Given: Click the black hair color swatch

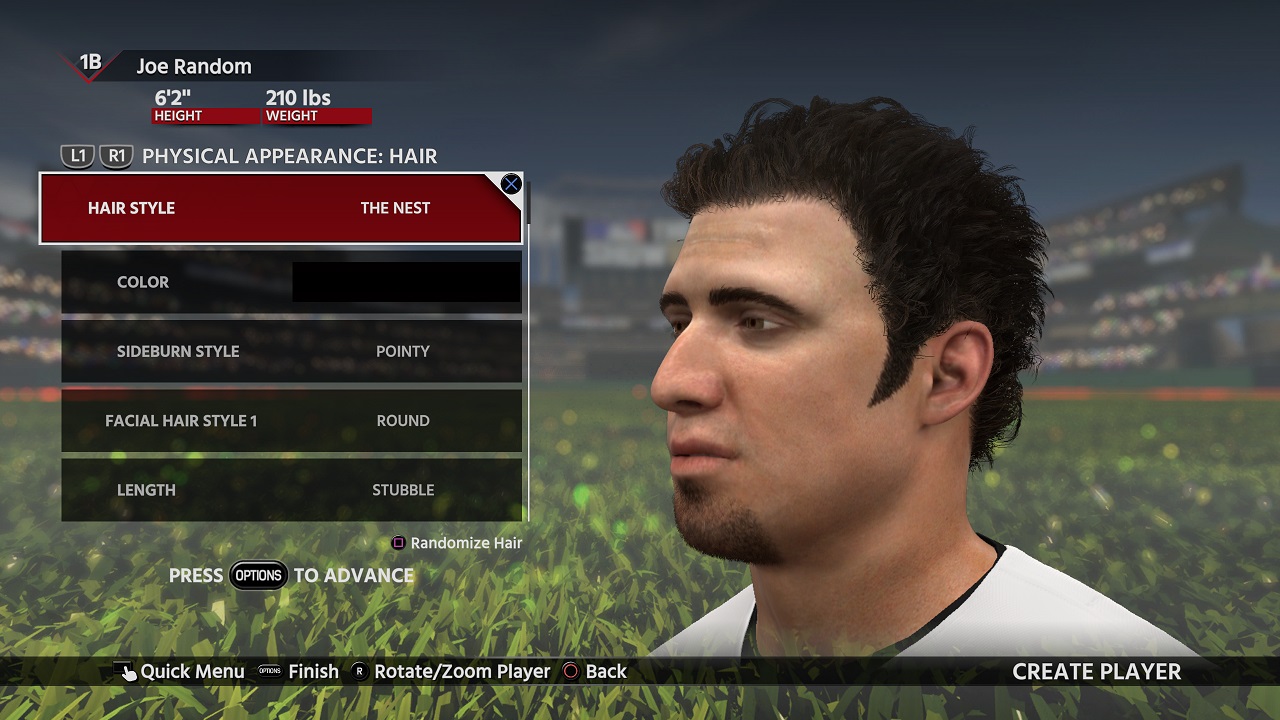Looking at the screenshot, I should tap(406, 282).
